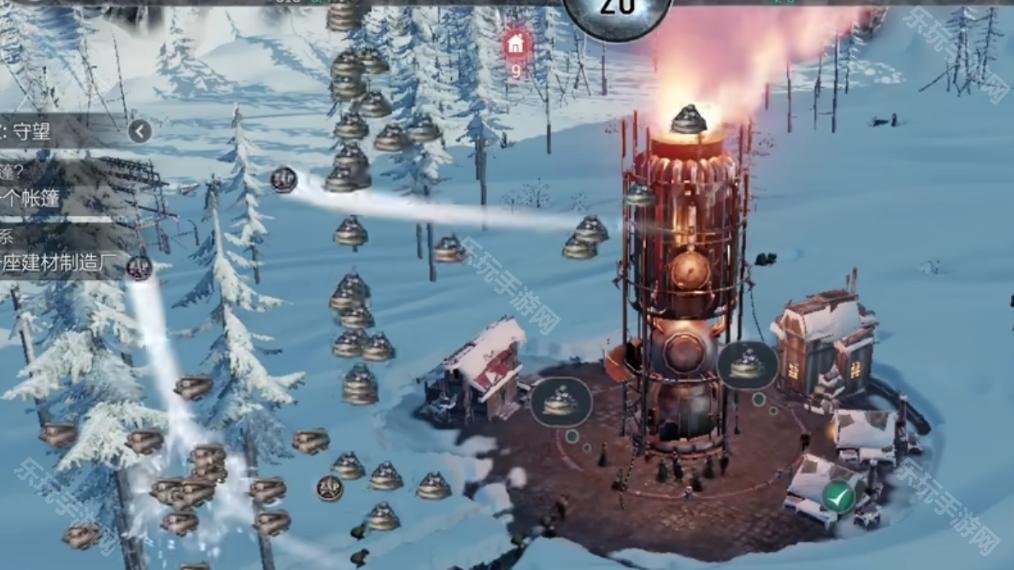This screenshot has height=570, width=1014.
Task: Open the 守望 chapter title bar
Action: (60, 131)
